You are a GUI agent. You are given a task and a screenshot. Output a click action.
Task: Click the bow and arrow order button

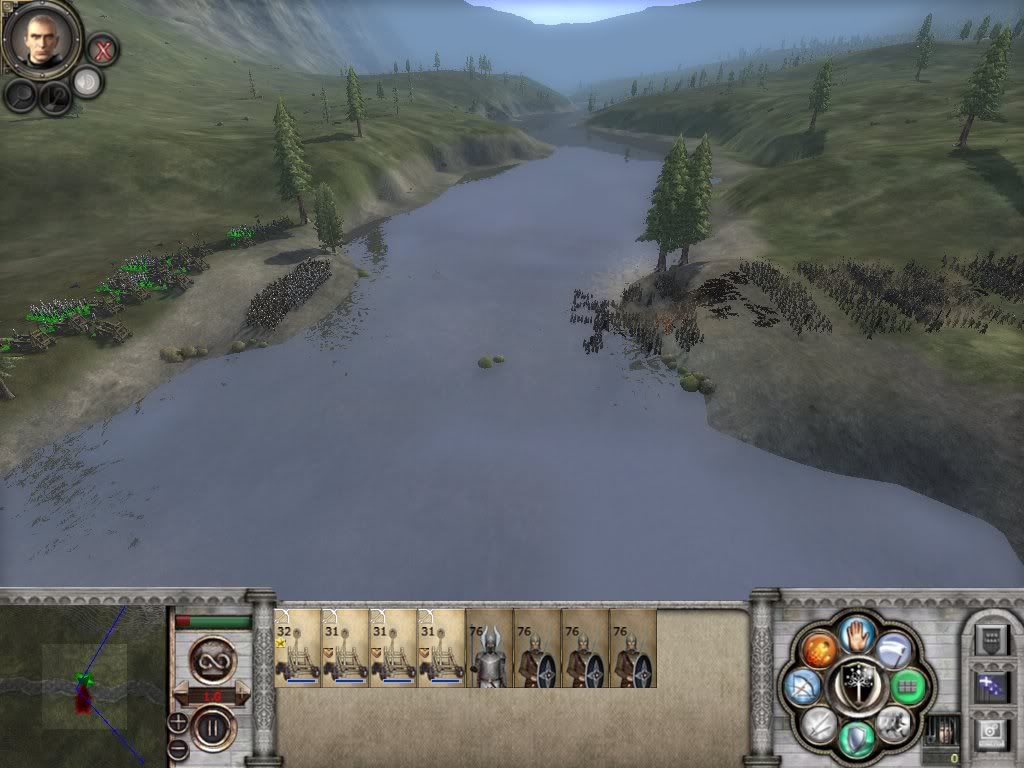click(803, 687)
